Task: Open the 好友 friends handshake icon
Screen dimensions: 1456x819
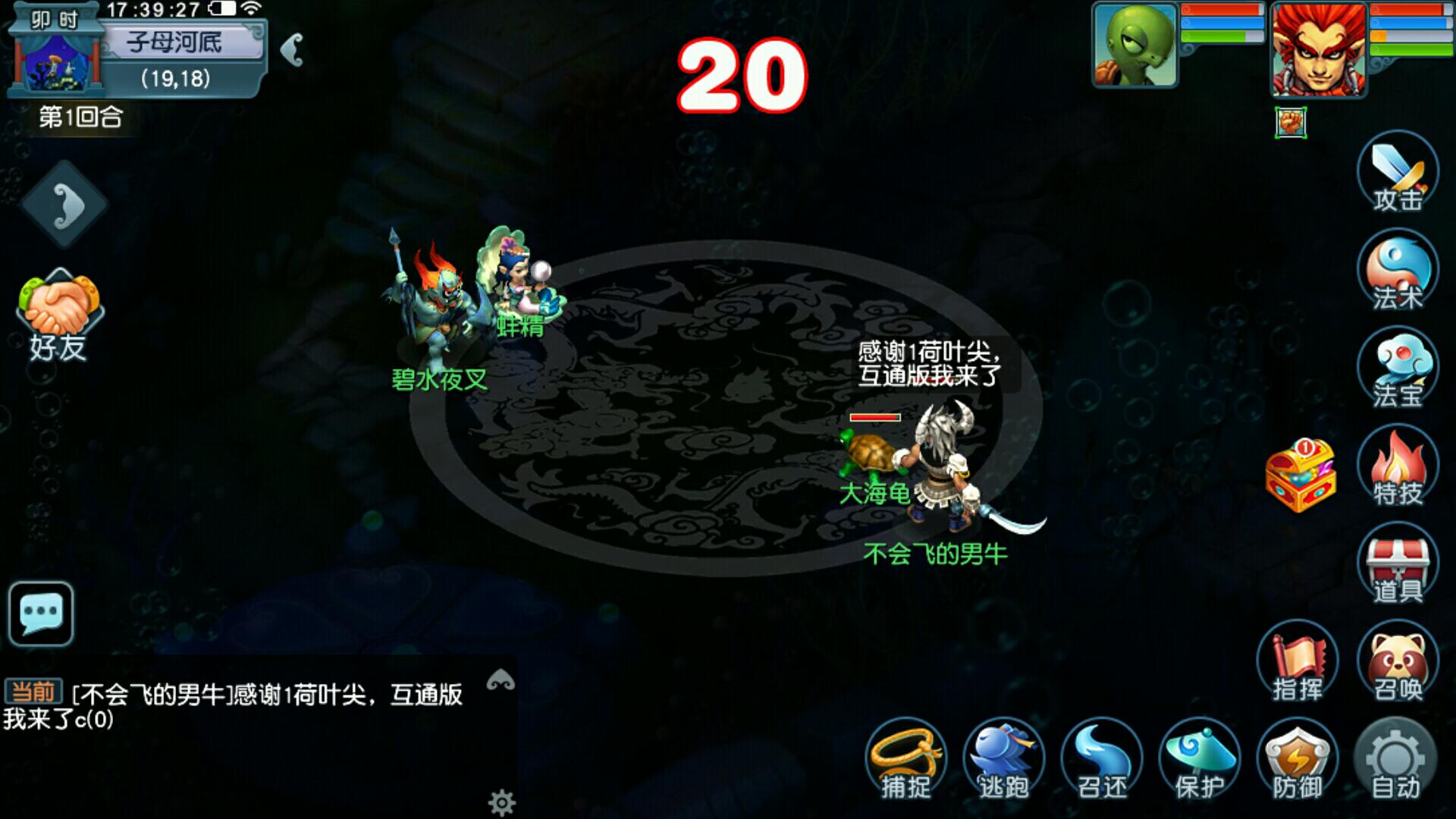Action: [59, 316]
